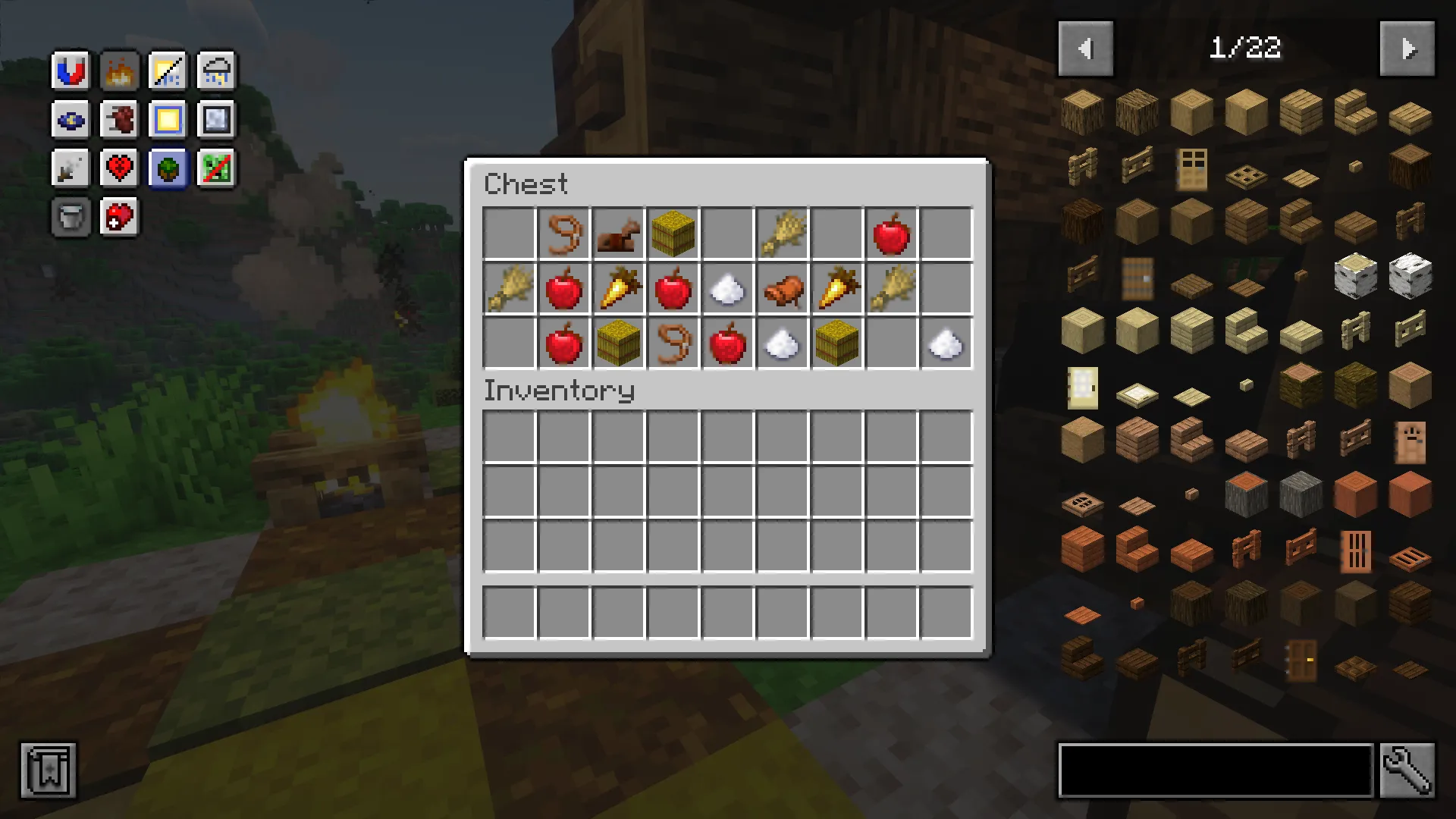Click the previous page arrow on the item list
Screen dimensions: 1456x819
click(1085, 49)
